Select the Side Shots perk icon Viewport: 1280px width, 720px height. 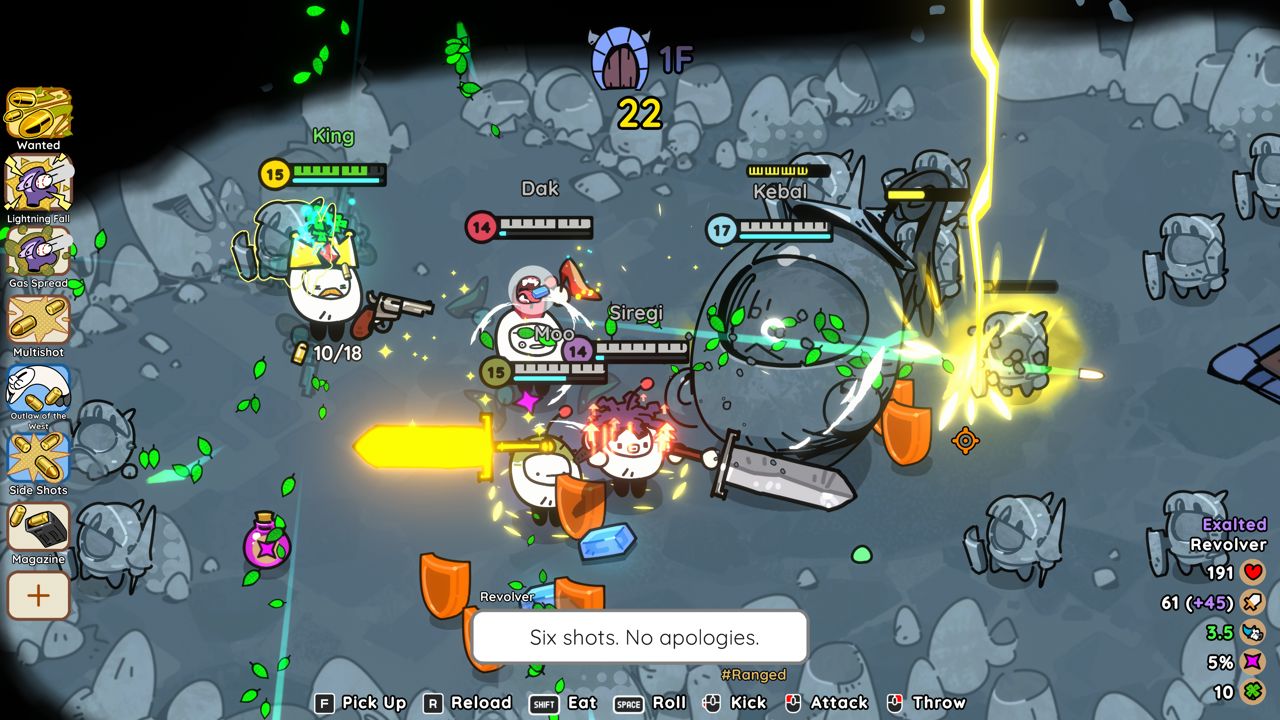click(x=39, y=457)
